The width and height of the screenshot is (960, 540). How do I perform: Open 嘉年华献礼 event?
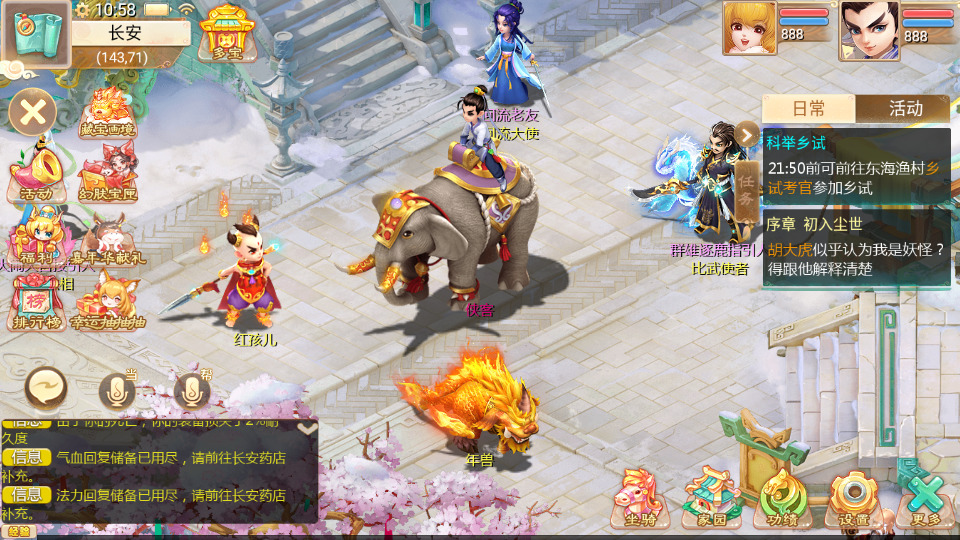[x=110, y=240]
